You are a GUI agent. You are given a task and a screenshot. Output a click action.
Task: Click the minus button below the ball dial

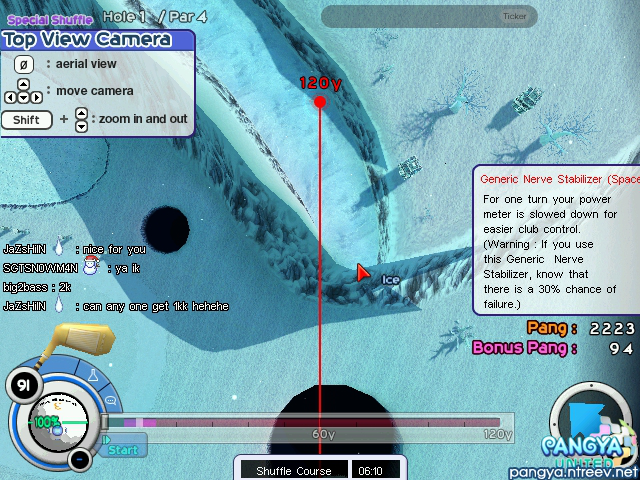coord(80,459)
